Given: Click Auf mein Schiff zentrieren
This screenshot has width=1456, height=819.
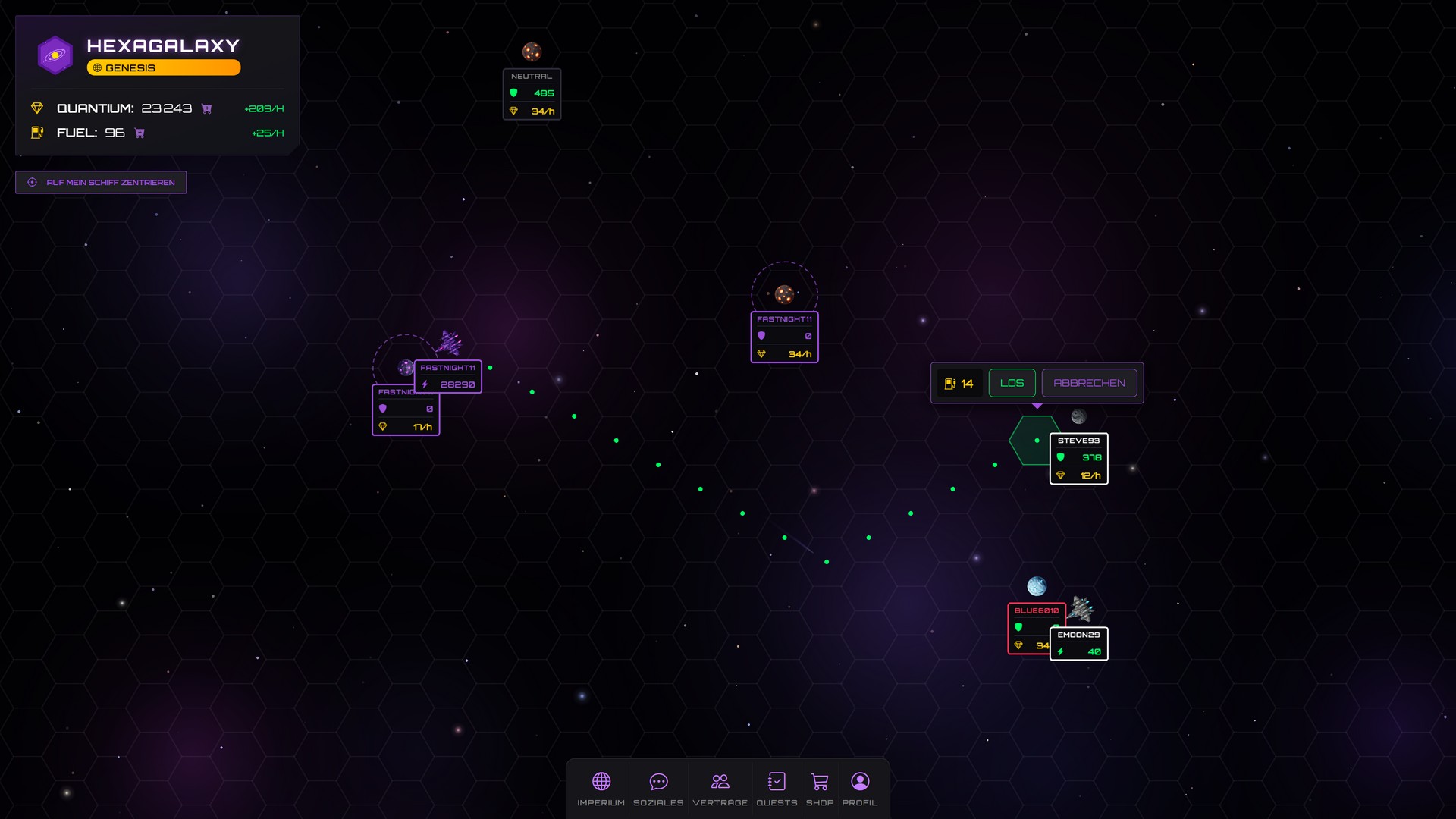Looking at the screenshot, I should (x=101, y=182).
